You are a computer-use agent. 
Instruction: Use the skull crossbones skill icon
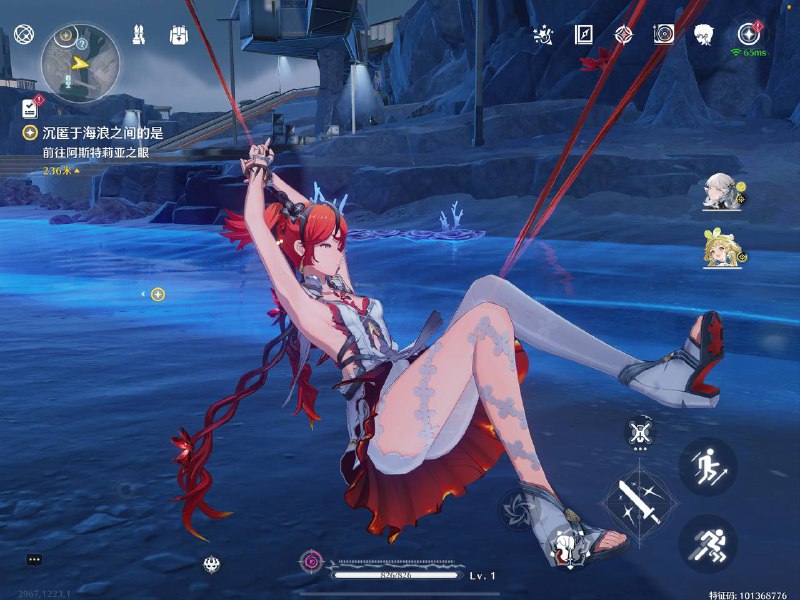(640, 432)
